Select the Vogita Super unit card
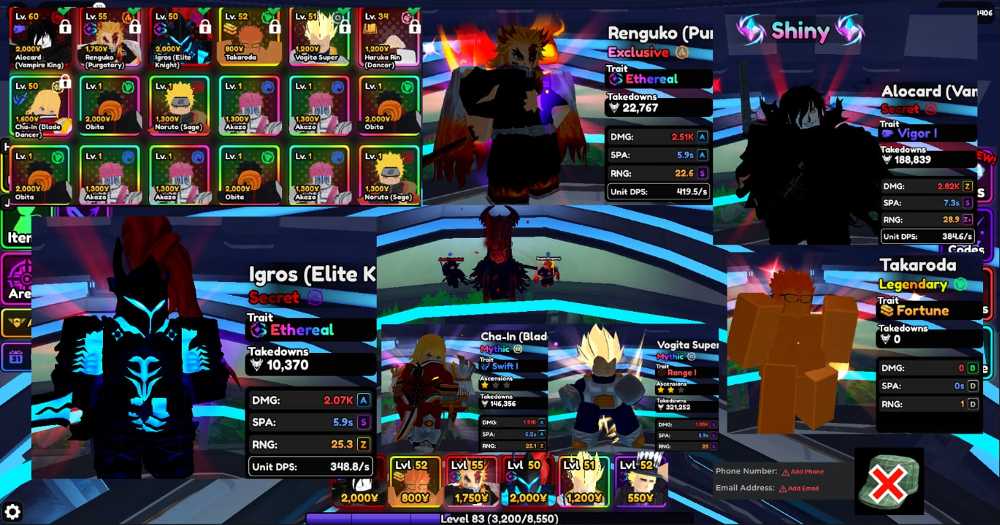 click(x=319, y=37)
